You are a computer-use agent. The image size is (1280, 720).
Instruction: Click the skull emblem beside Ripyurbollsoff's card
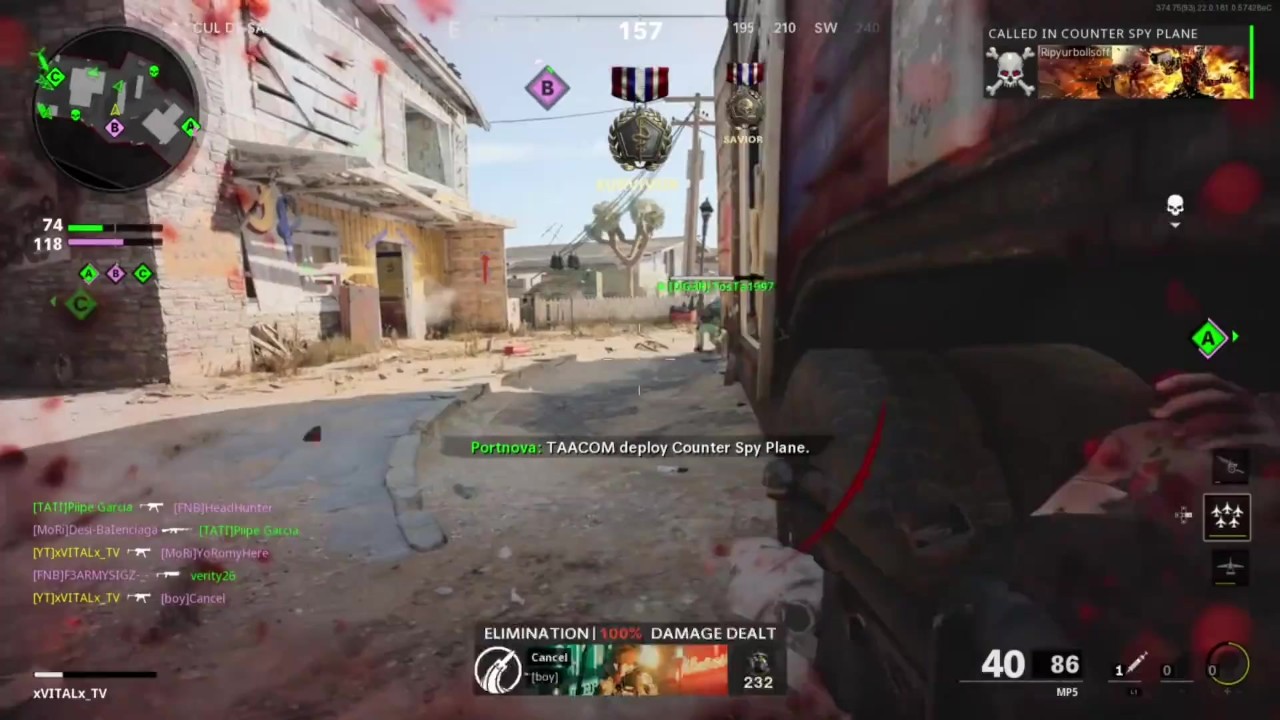[x=1010, y=72]
